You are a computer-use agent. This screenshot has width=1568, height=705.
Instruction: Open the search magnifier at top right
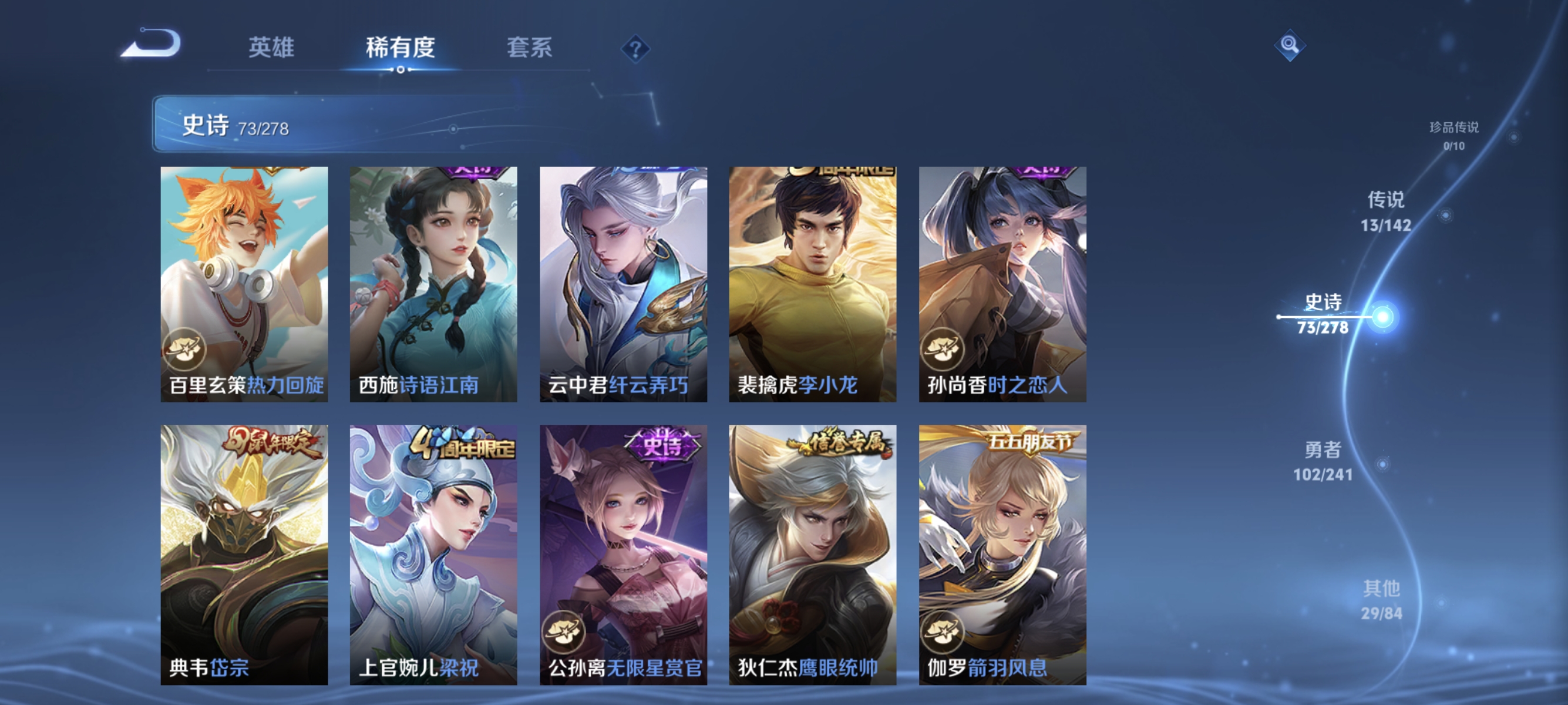tap(1290, 45)
